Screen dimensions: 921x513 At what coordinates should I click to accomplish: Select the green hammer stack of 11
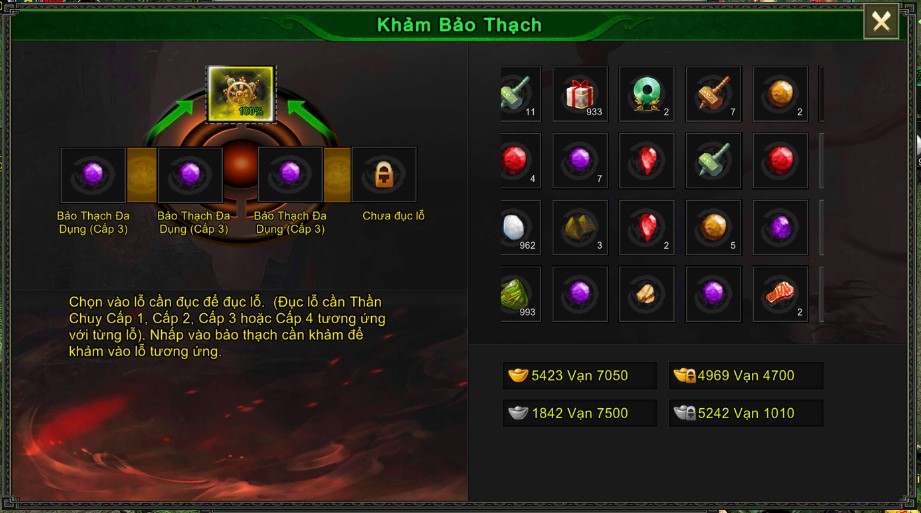click(x=518, y=94)
